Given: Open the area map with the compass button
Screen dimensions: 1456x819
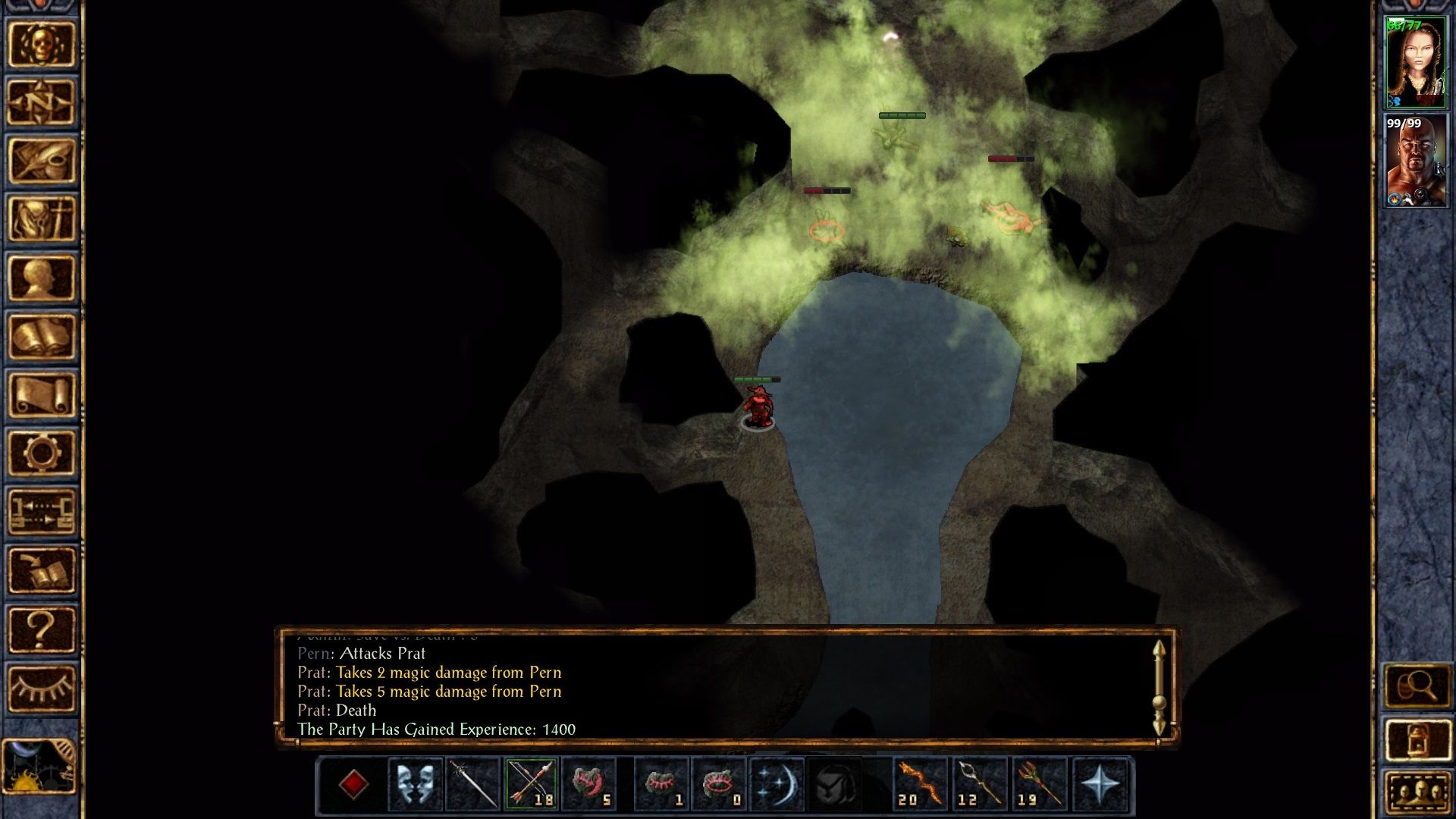Looking at the screenshot, I should click(41, 102).
